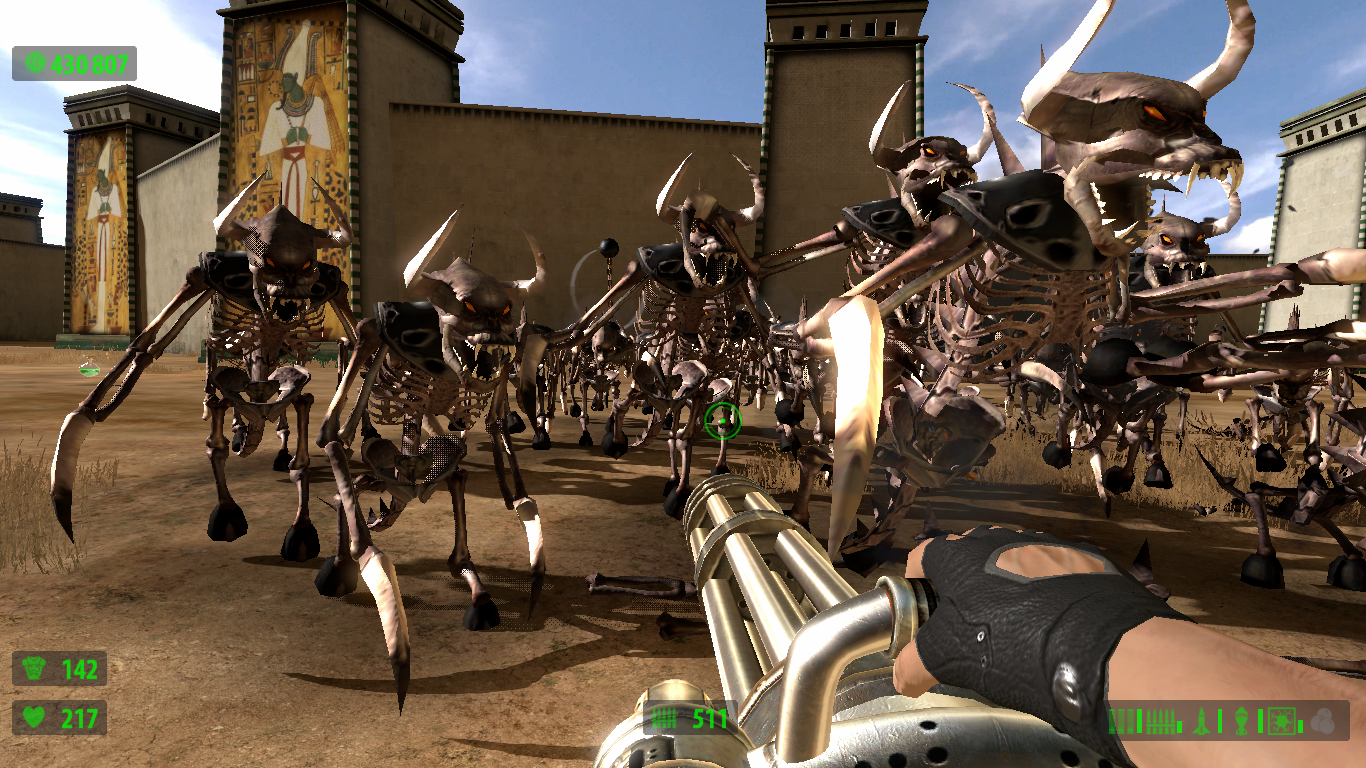Image resolution: width=1366 pixels, height=768 pixels.
Task: Select the electricity cell ammo icon
Action: coord(1283,720)
